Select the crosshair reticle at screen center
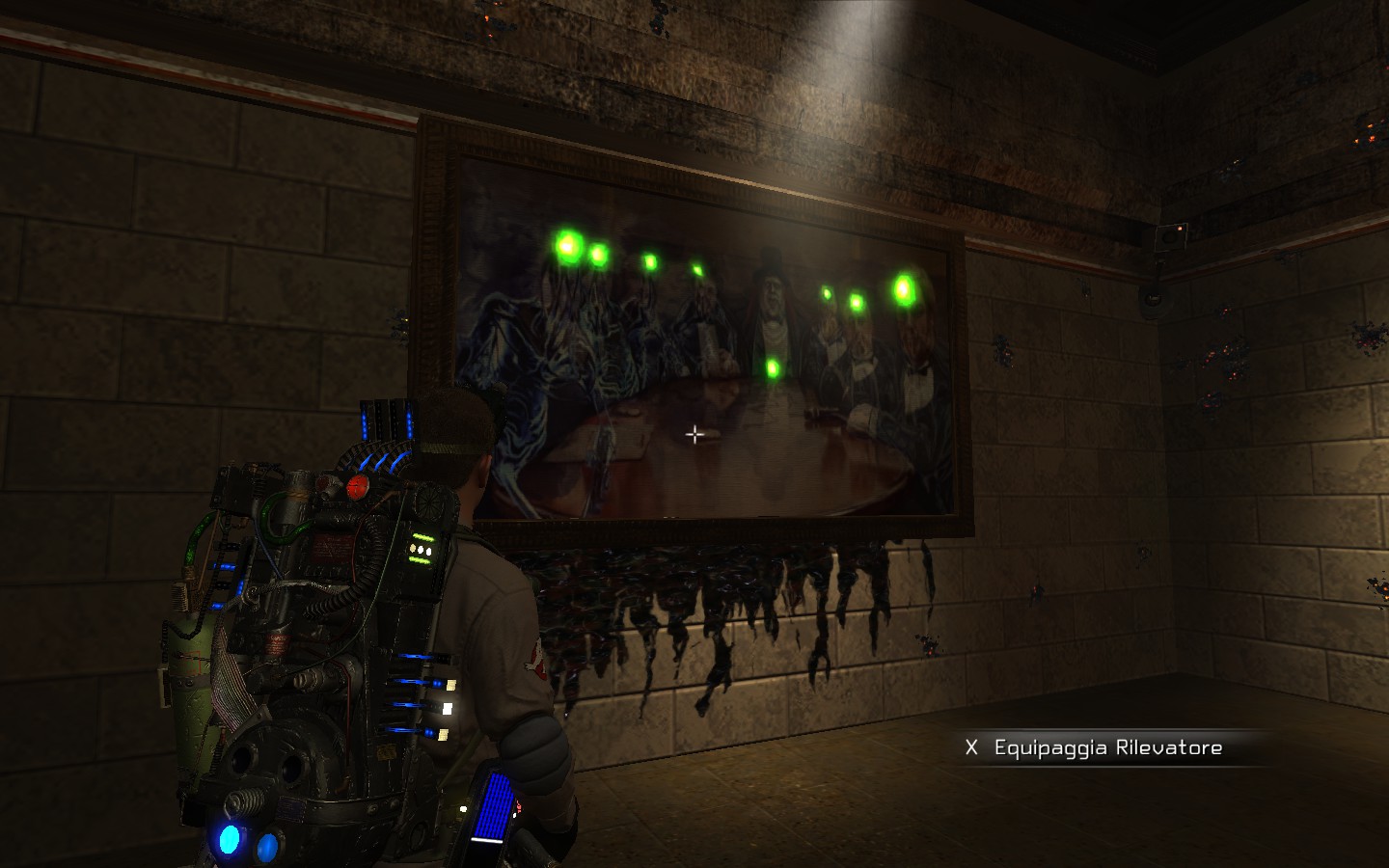This screenshot has width=1389, height=868. [x=694, y=434]
